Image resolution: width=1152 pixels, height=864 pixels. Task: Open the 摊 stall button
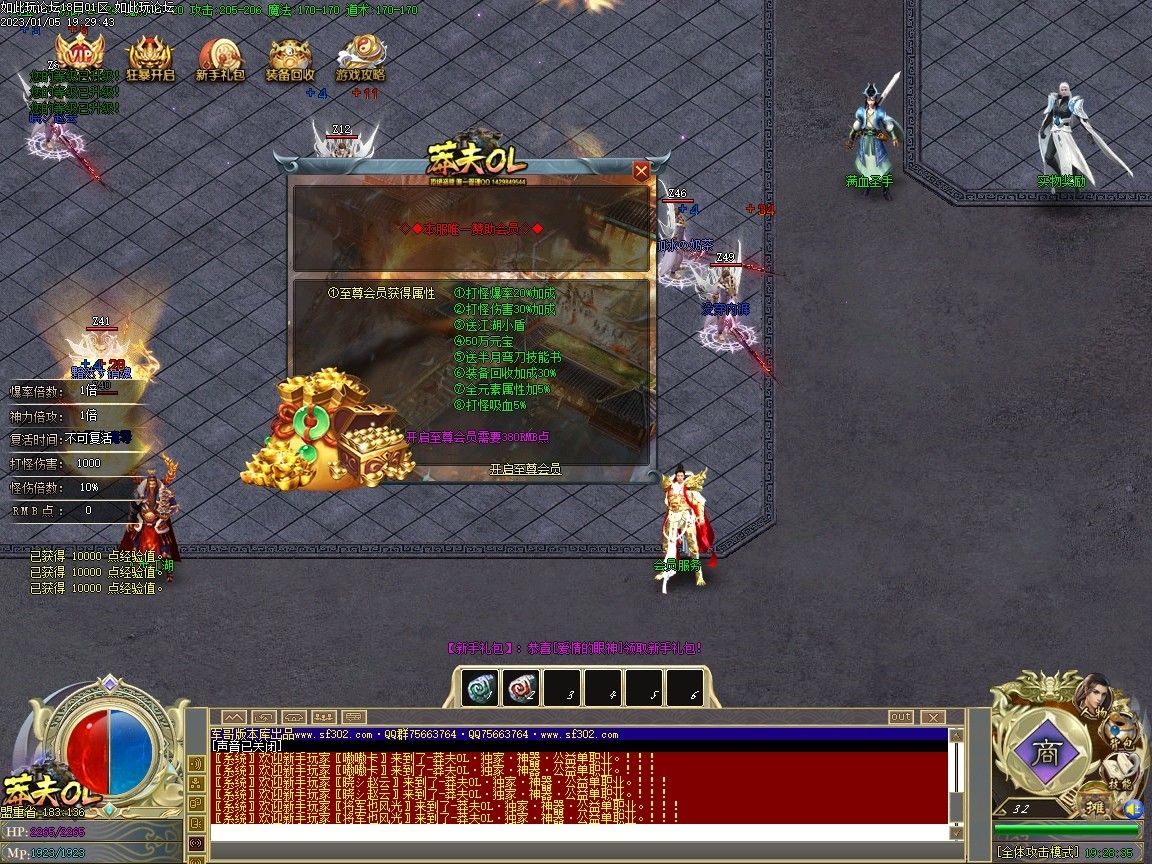[1094, 806]
